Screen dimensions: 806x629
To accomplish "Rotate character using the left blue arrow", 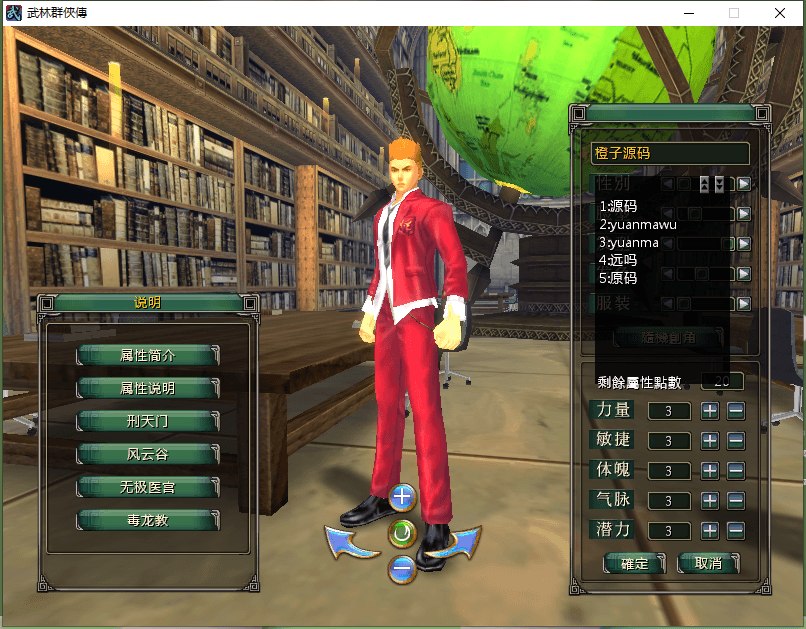I will (350, 543).
